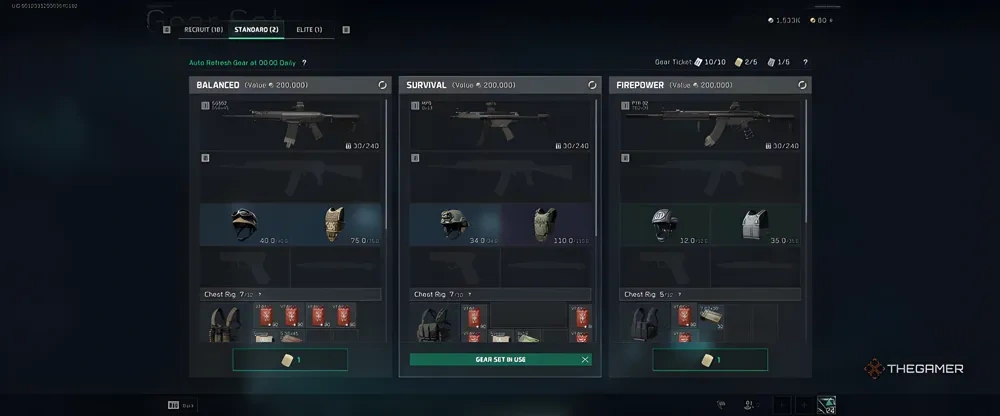Image resolution: width=1000 pixels, height=416 pixels.
Task: Open Gear Ticket help question mark
Action: (805, 62)
